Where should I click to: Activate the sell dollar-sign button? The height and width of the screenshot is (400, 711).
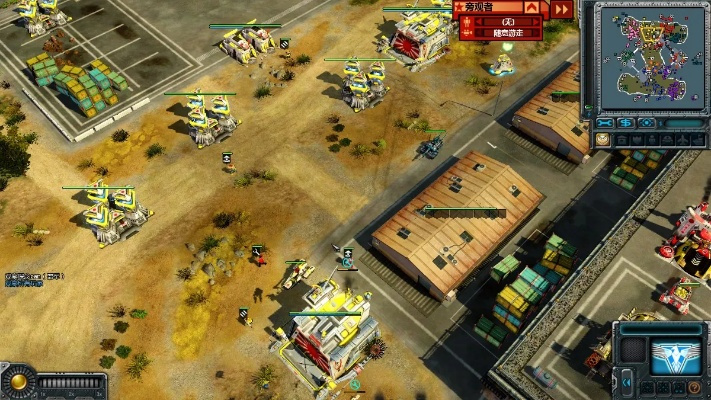pos(626,124)
